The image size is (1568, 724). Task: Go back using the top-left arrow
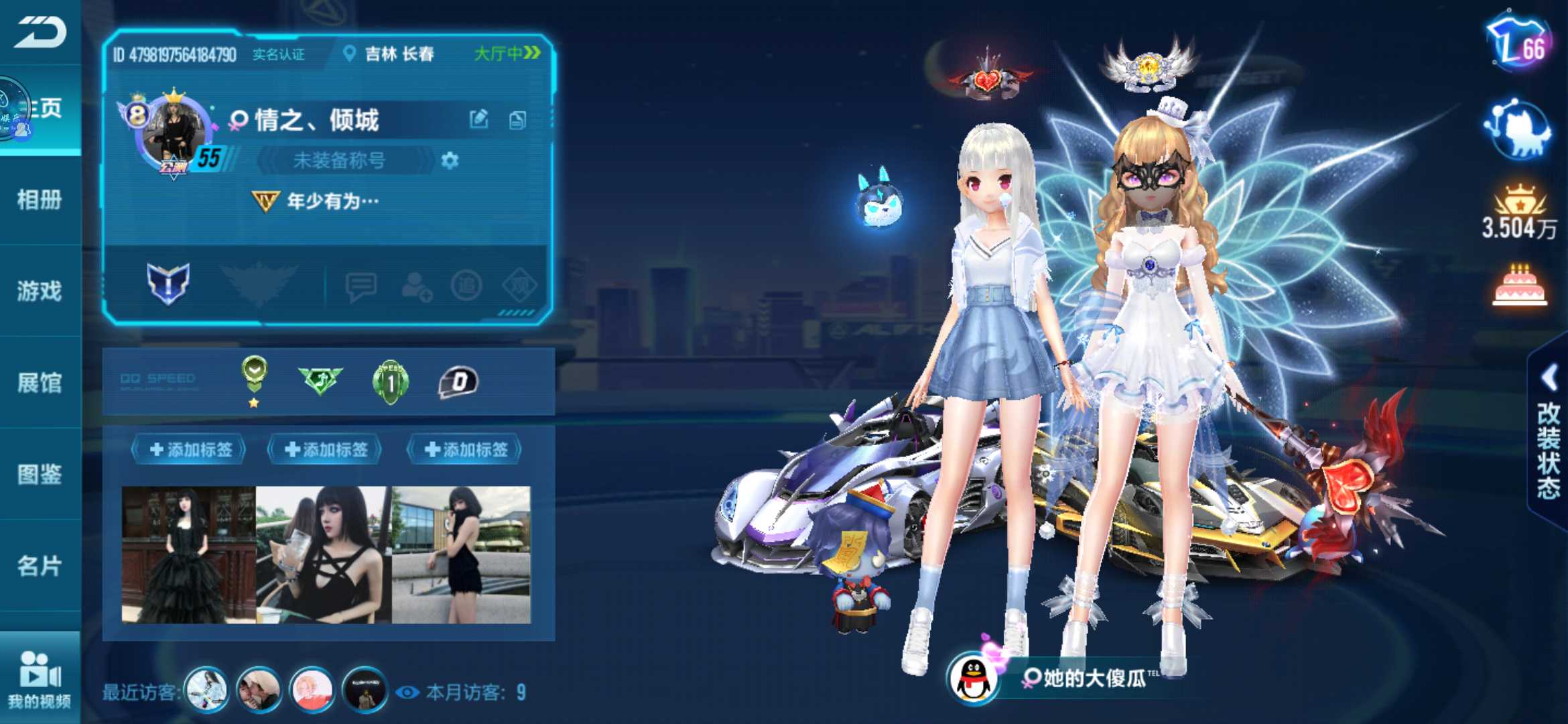pos(40,32)
